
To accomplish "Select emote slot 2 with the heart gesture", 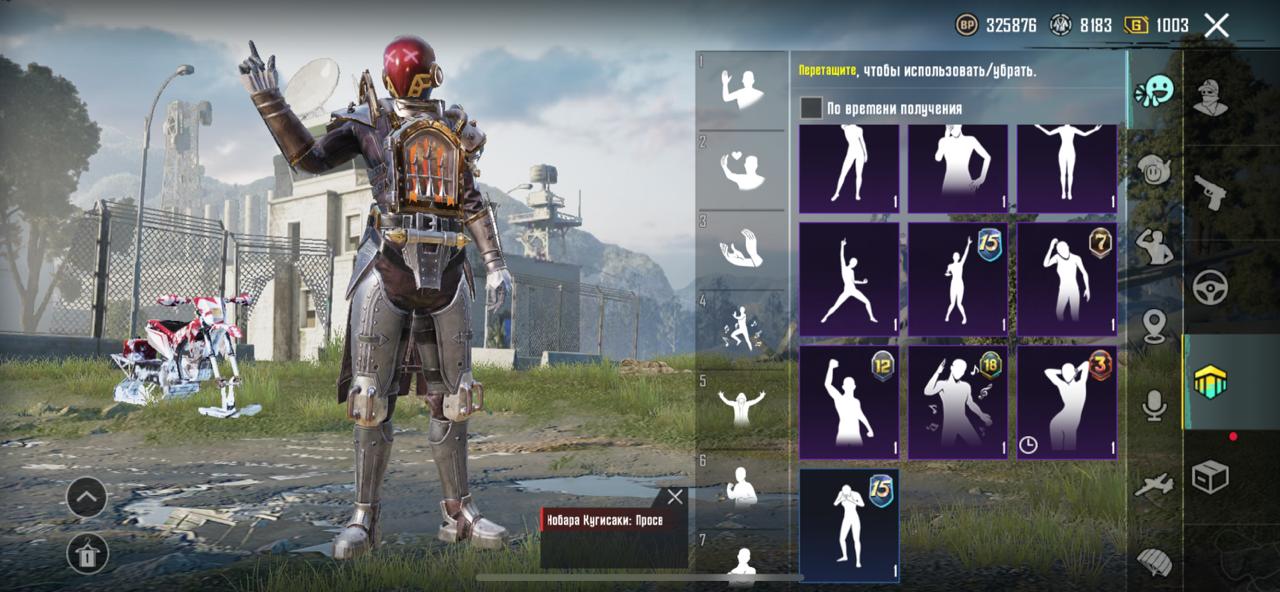I will tap(742, 170).
